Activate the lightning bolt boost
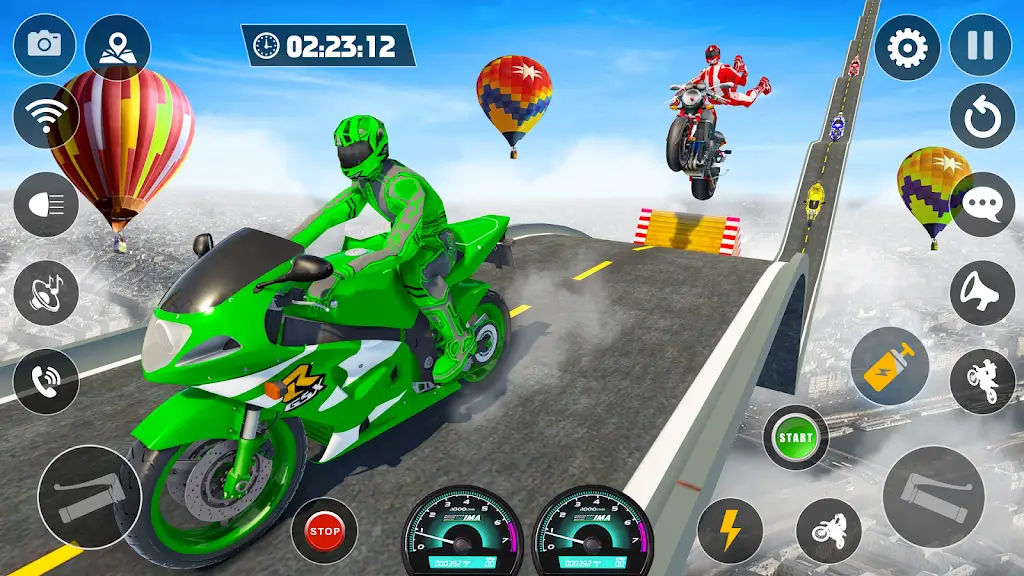The image size is (1024, 576). [730, 530]
